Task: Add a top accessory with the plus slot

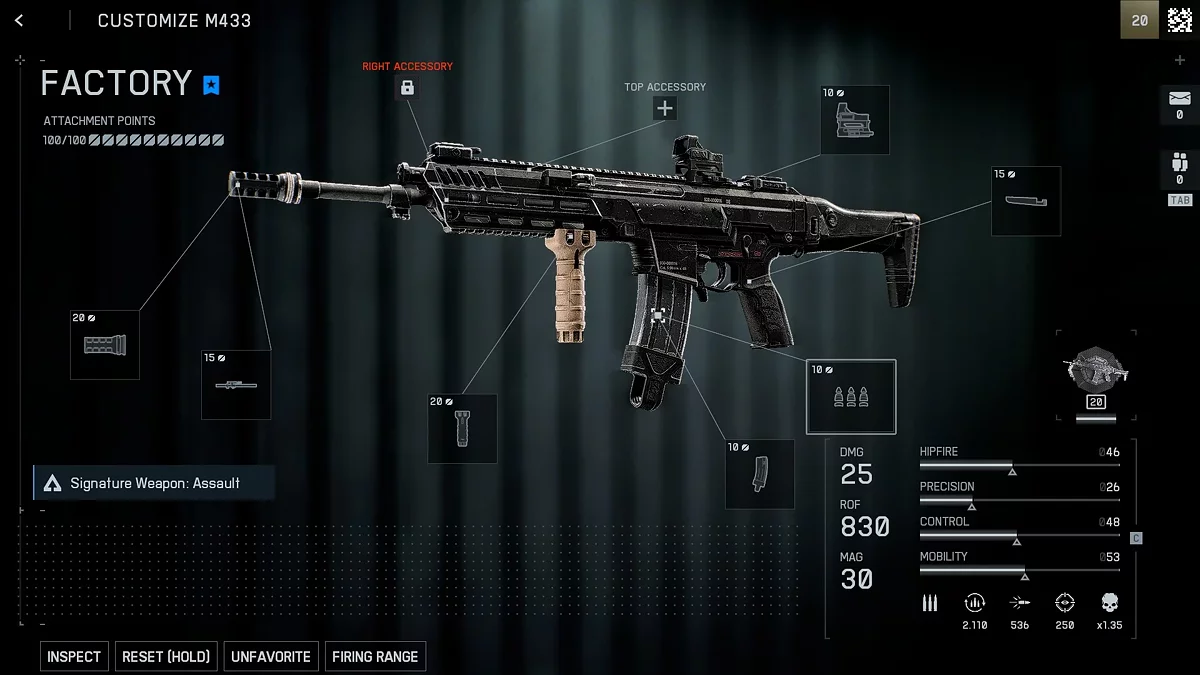Action: point(665,108)
